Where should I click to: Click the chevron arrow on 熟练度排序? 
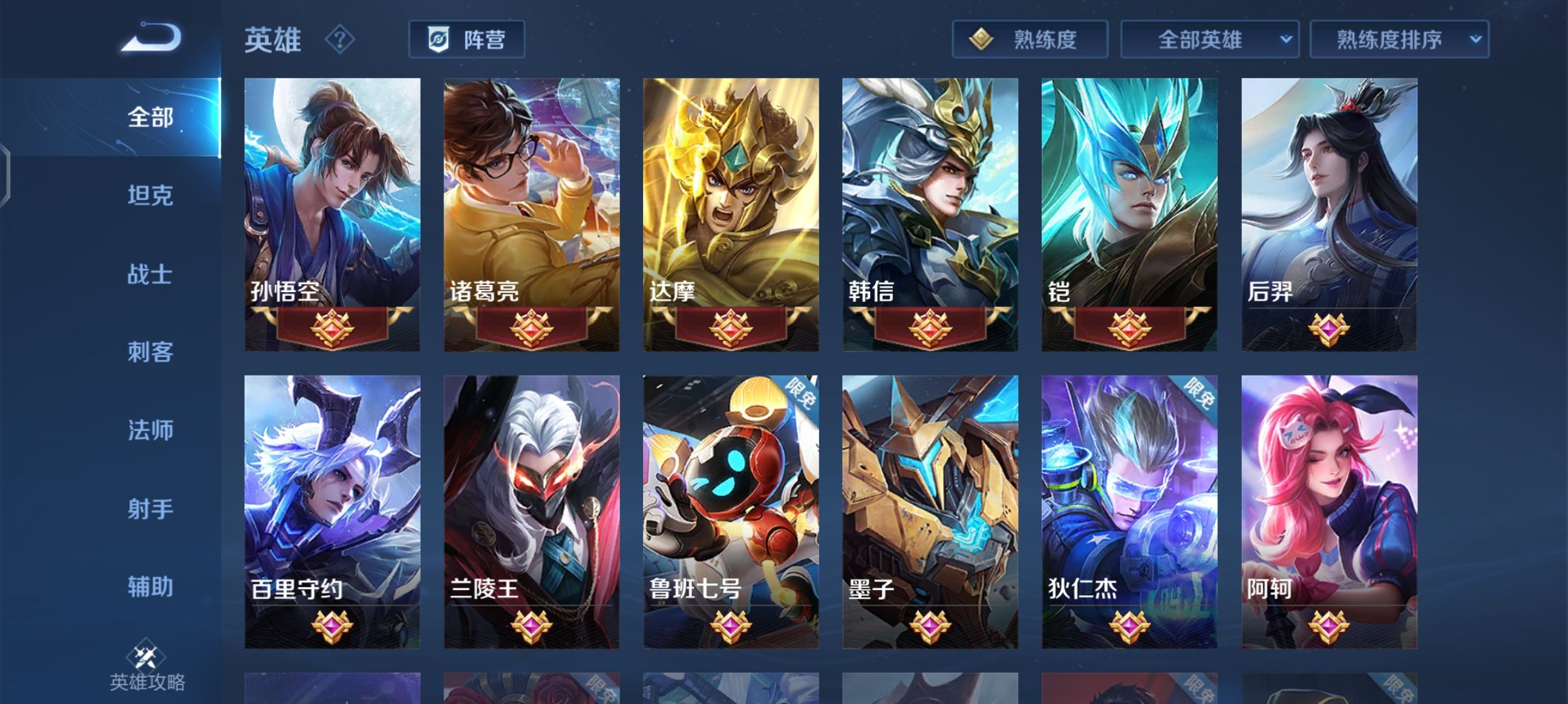[1475, 39]
